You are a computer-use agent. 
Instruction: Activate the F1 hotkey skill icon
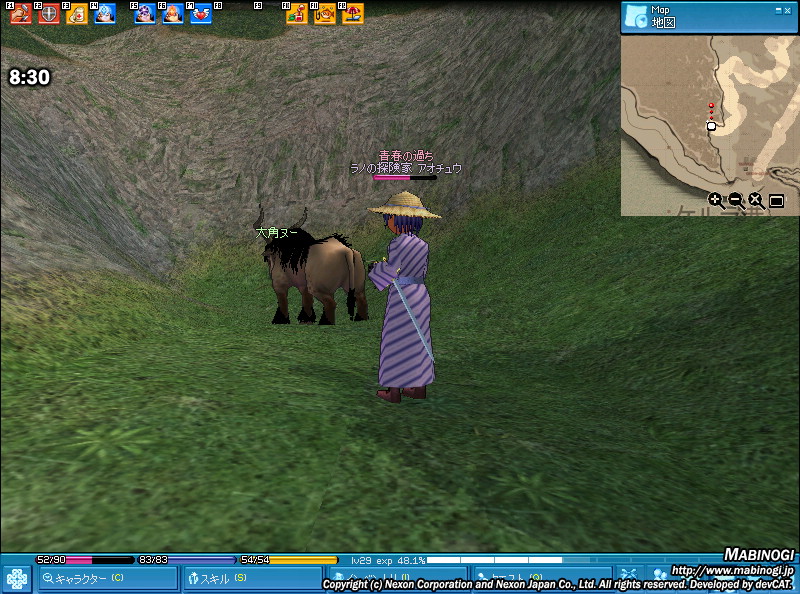pos(21,14)
